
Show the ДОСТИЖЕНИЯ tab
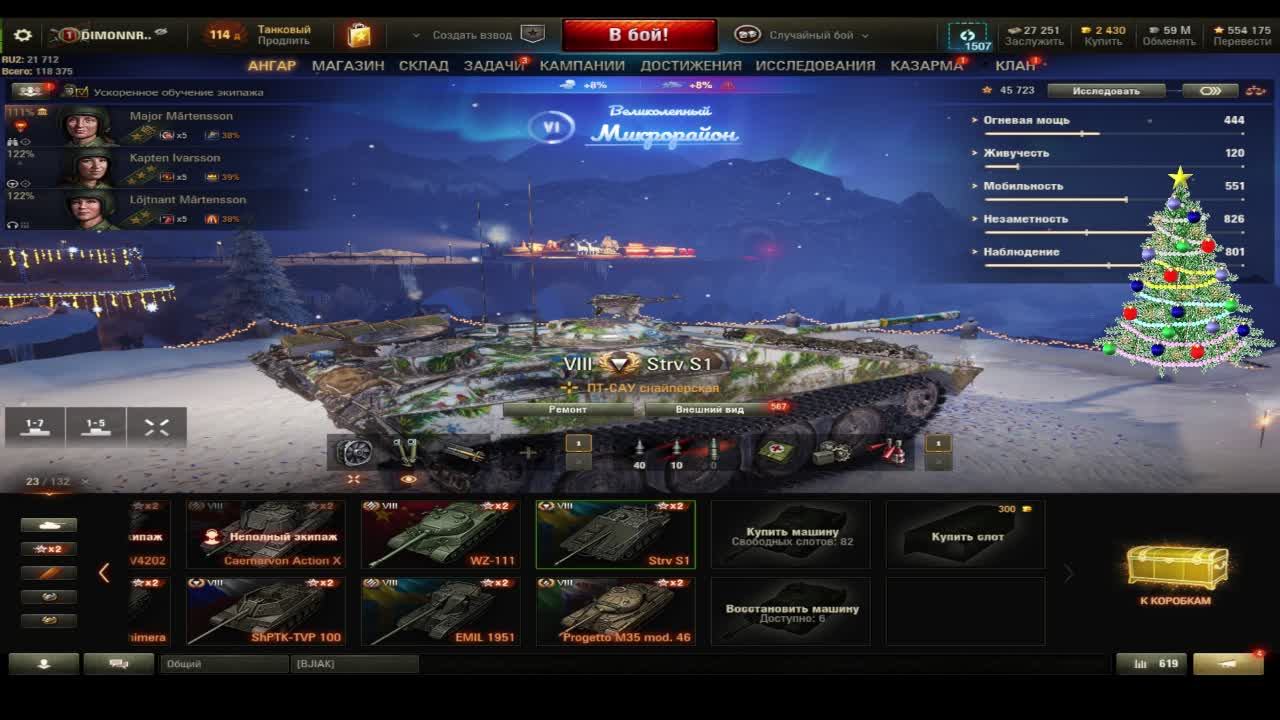pos(691,65)
